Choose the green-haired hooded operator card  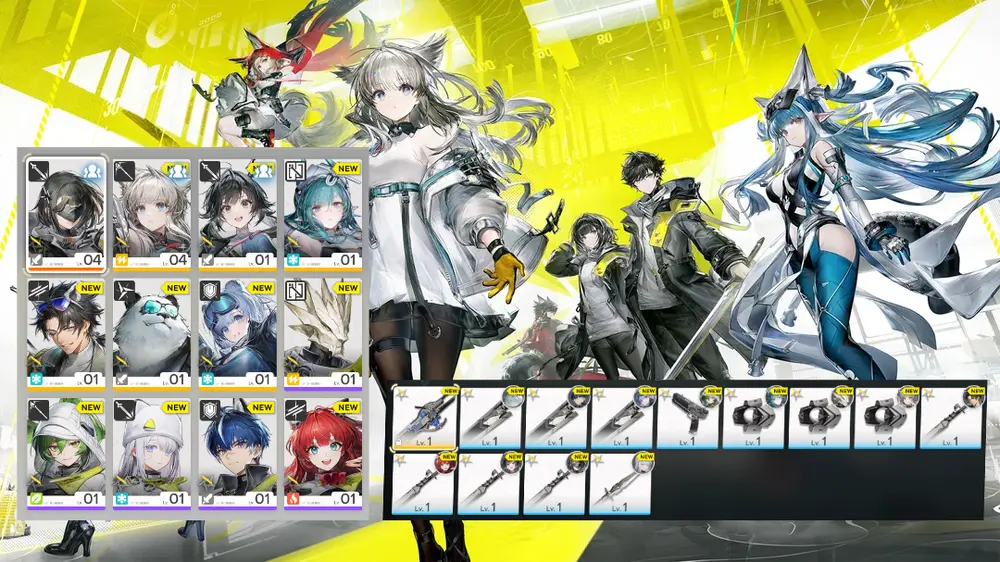coord(65,453)
